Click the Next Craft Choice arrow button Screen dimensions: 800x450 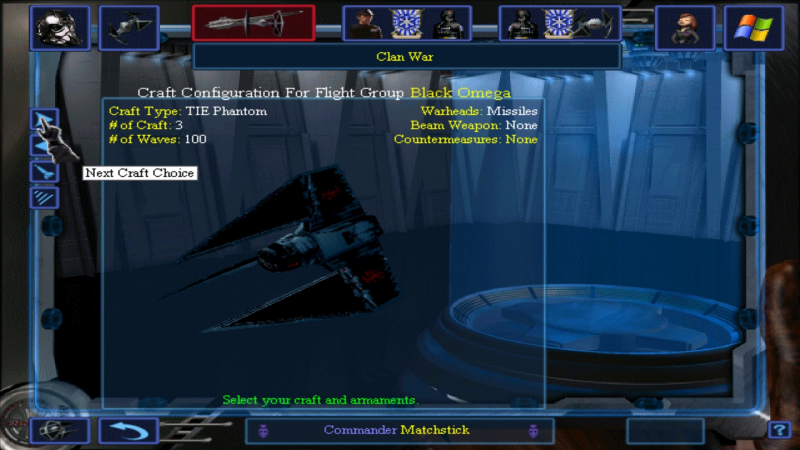44,121
